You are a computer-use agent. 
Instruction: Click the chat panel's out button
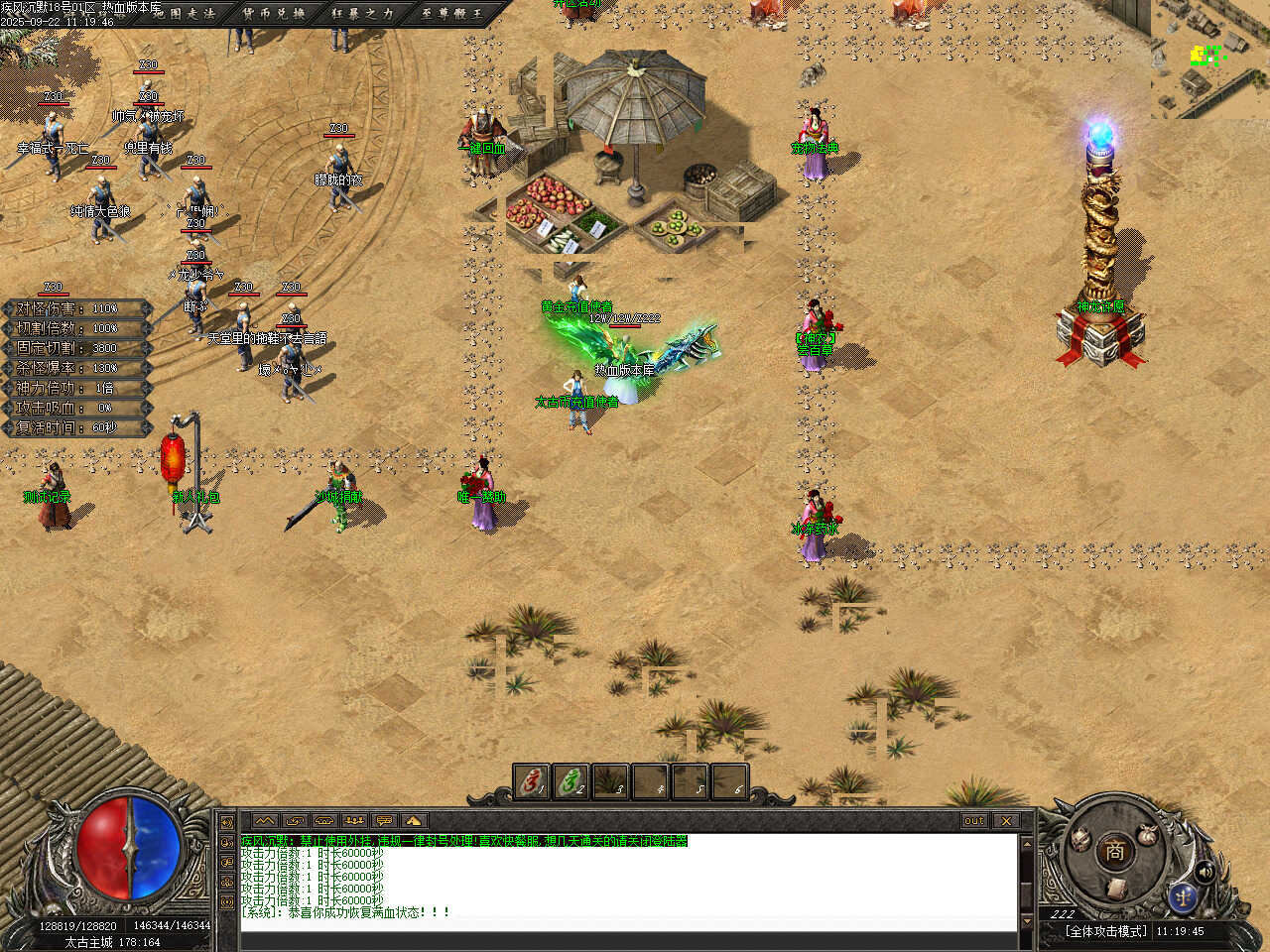pyautogui.click(x=973, y=821)
